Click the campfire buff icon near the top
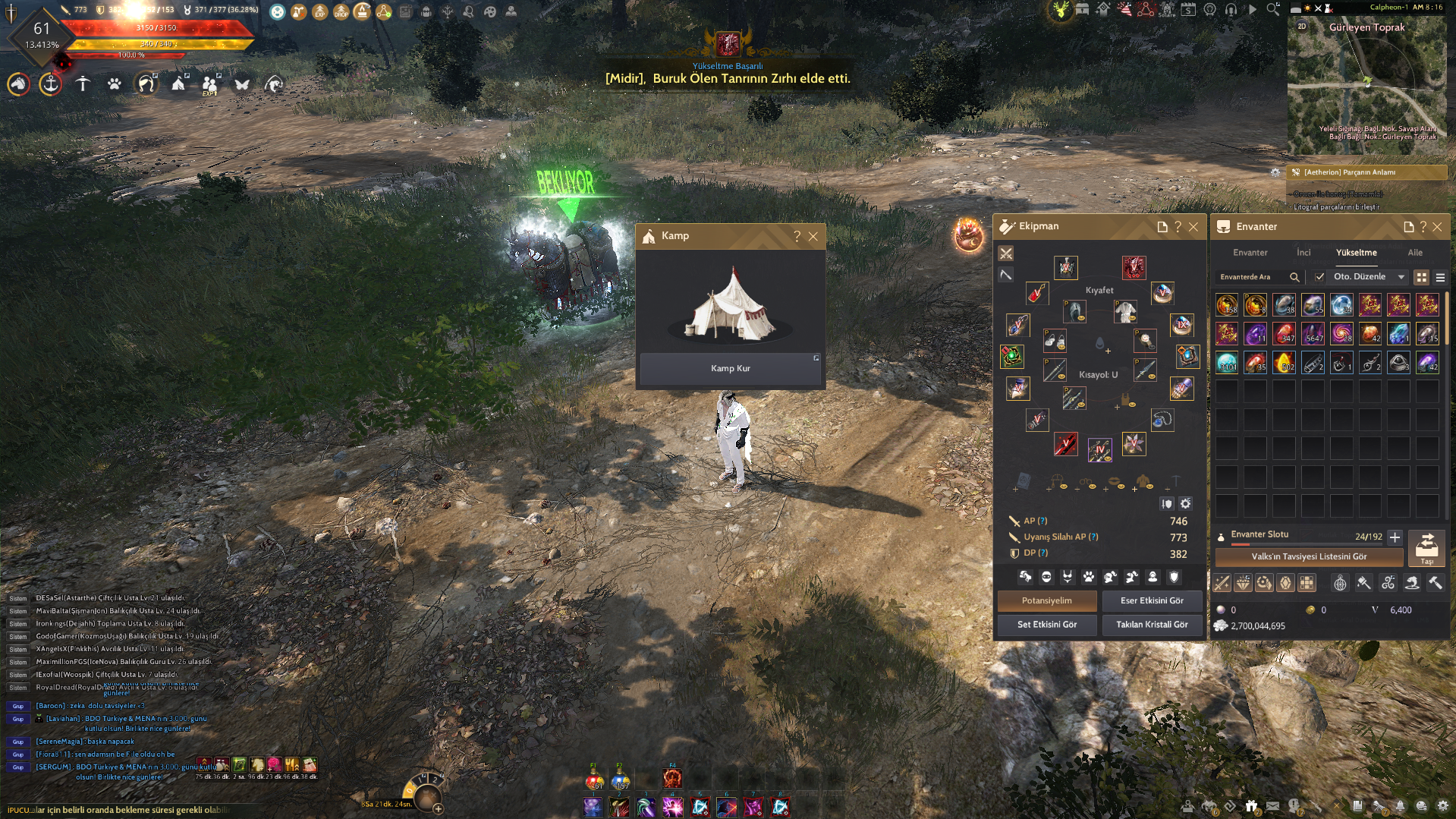The width and height of the screenshot is (1456, 819). (x=363, y=11)
